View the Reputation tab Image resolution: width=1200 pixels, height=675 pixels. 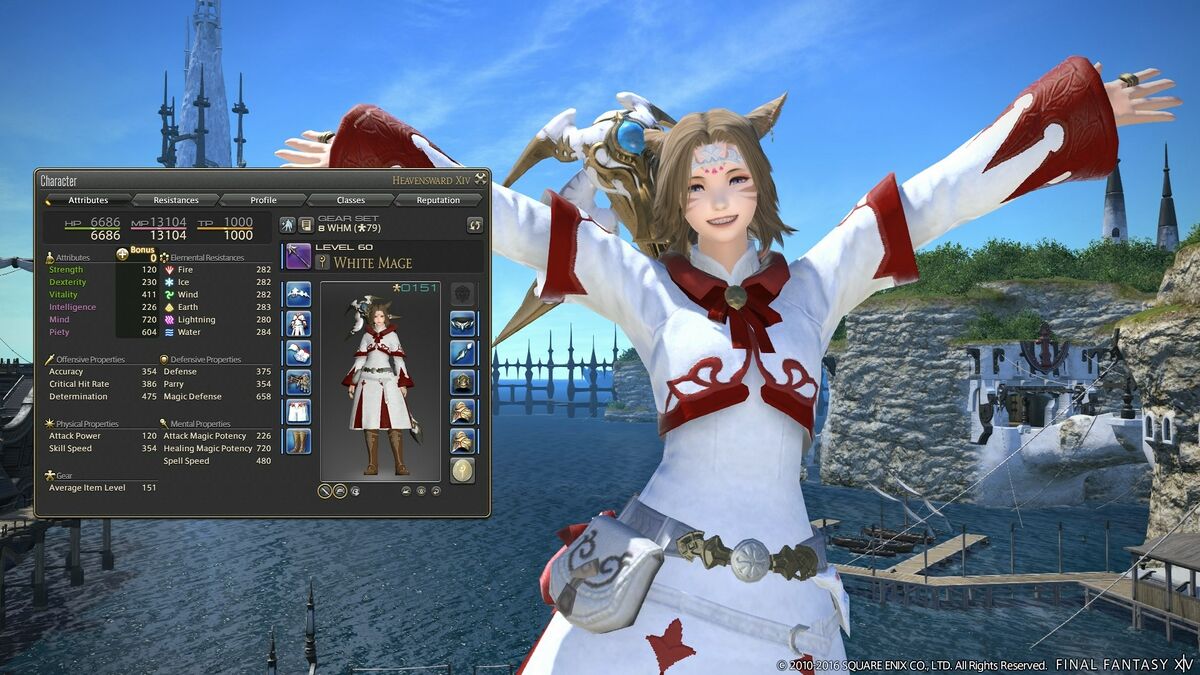point(438,200)
